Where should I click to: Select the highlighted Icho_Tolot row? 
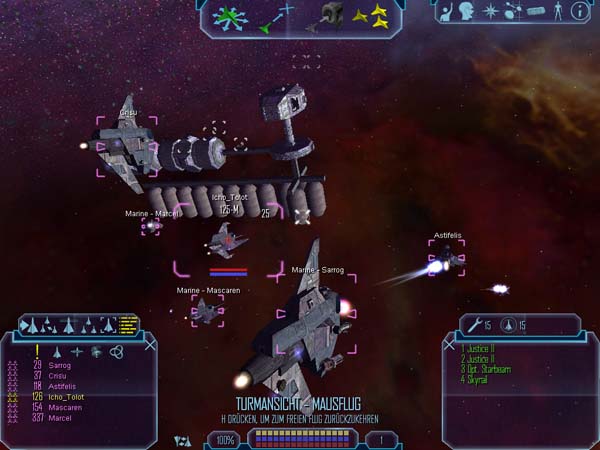coord(67,395)
